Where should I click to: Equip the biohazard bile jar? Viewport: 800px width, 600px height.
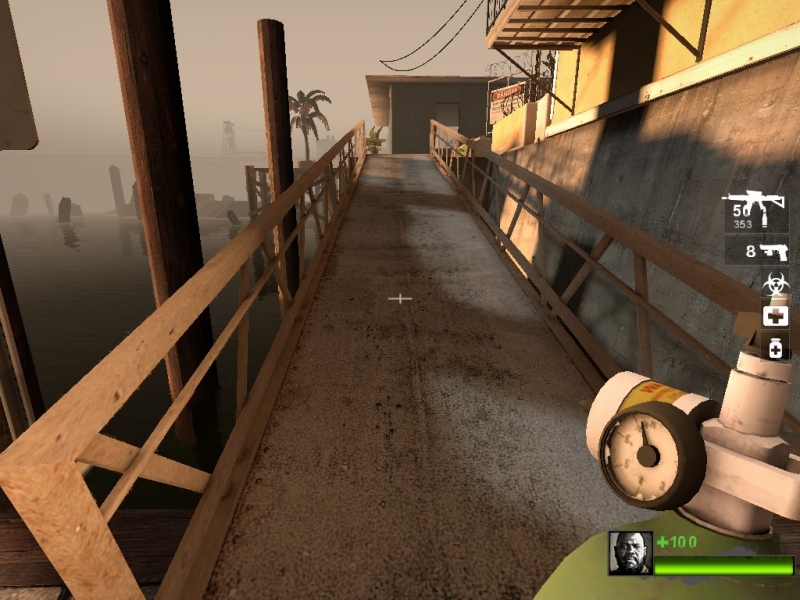(775, 285)
